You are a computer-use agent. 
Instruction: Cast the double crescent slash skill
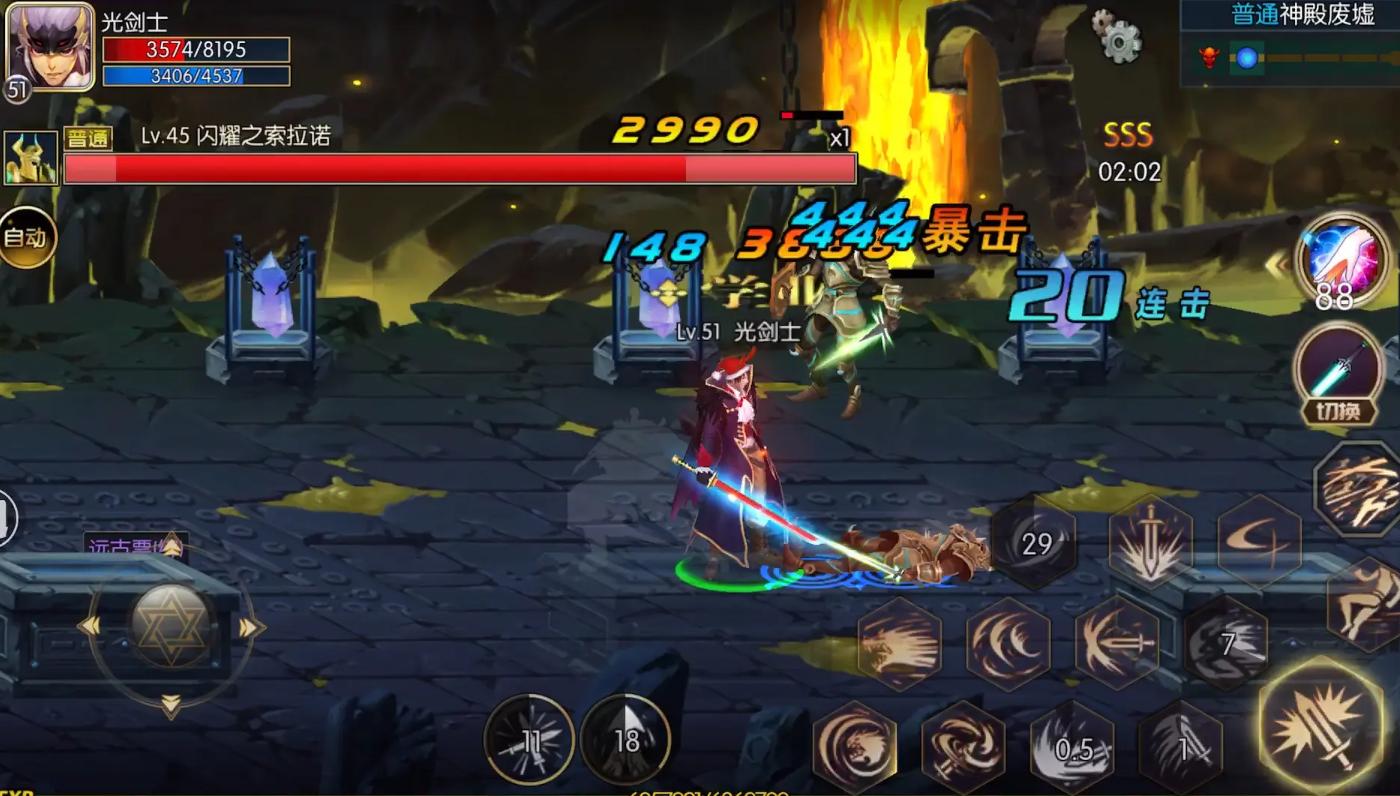click(x=1007, y=643)
